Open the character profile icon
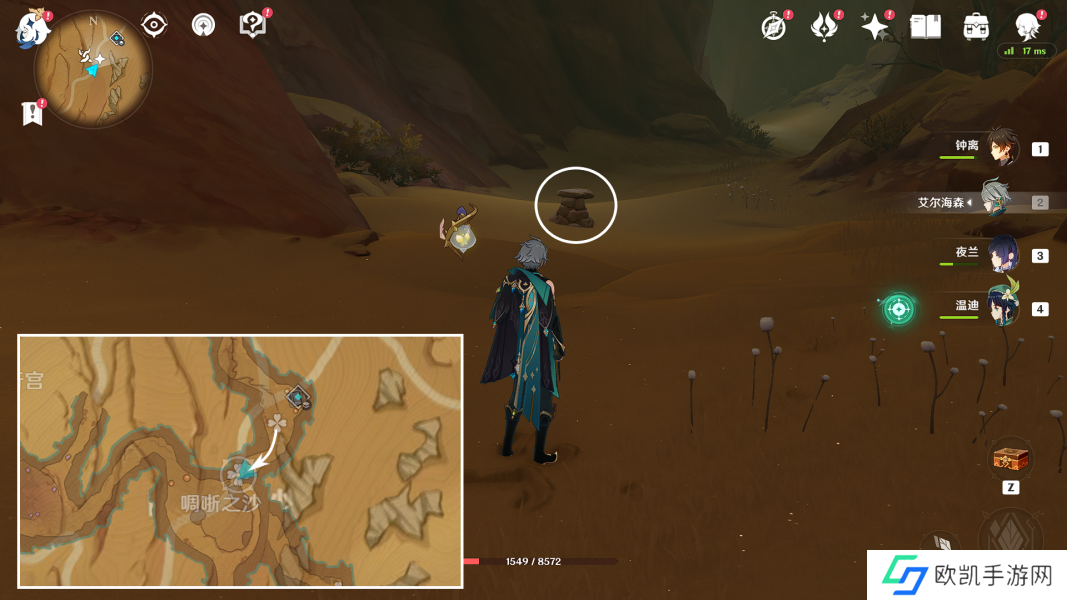 tap(1027, 26)
